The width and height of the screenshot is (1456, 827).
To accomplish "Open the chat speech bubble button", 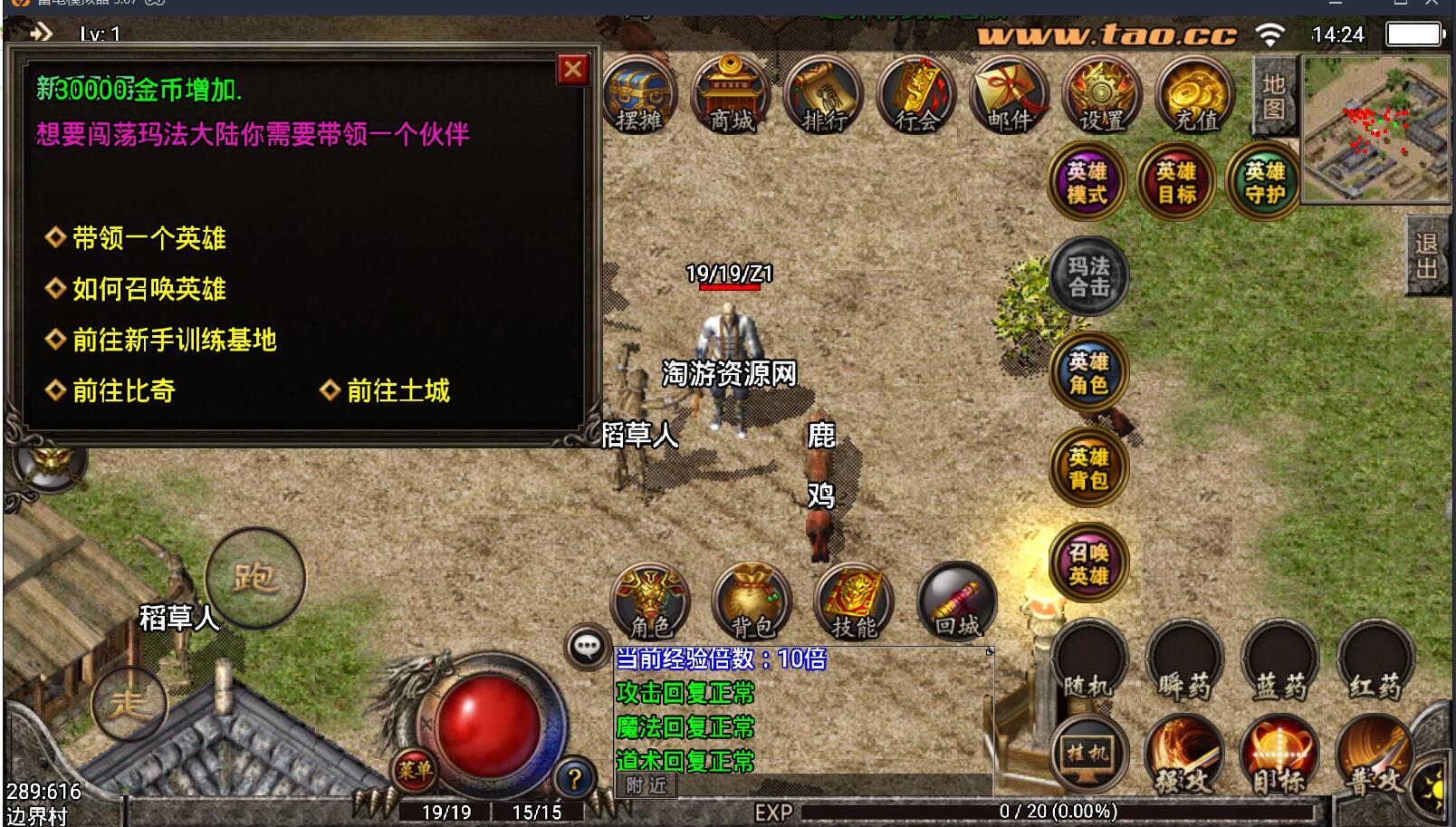I will coord(588,647).
